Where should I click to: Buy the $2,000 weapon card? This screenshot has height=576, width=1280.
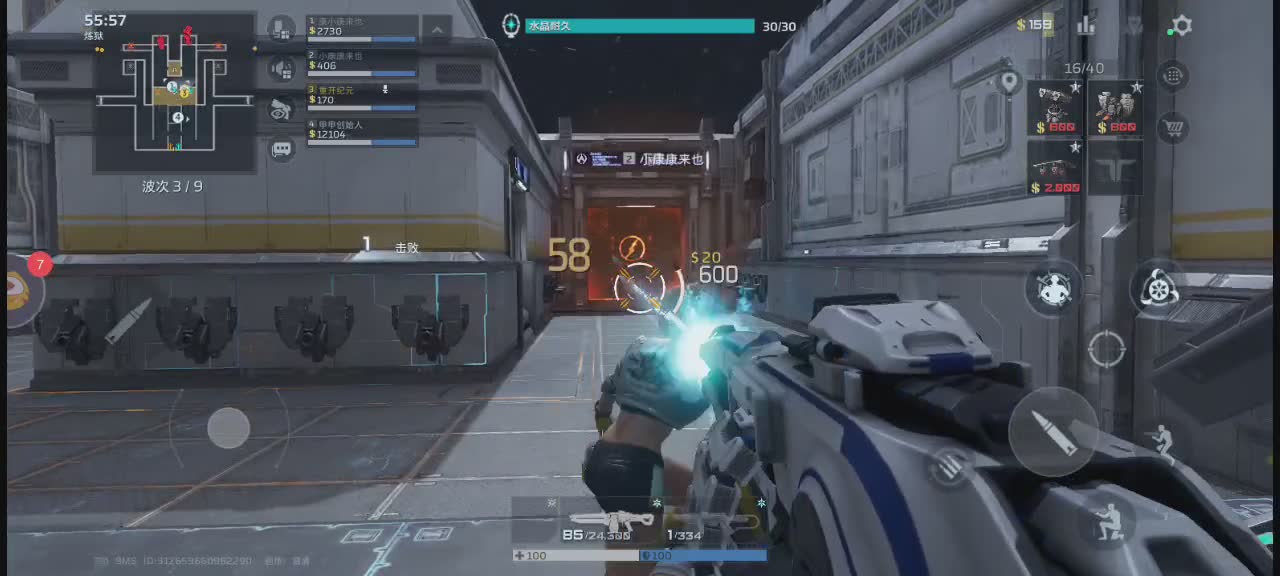(x=1055, y=167)
